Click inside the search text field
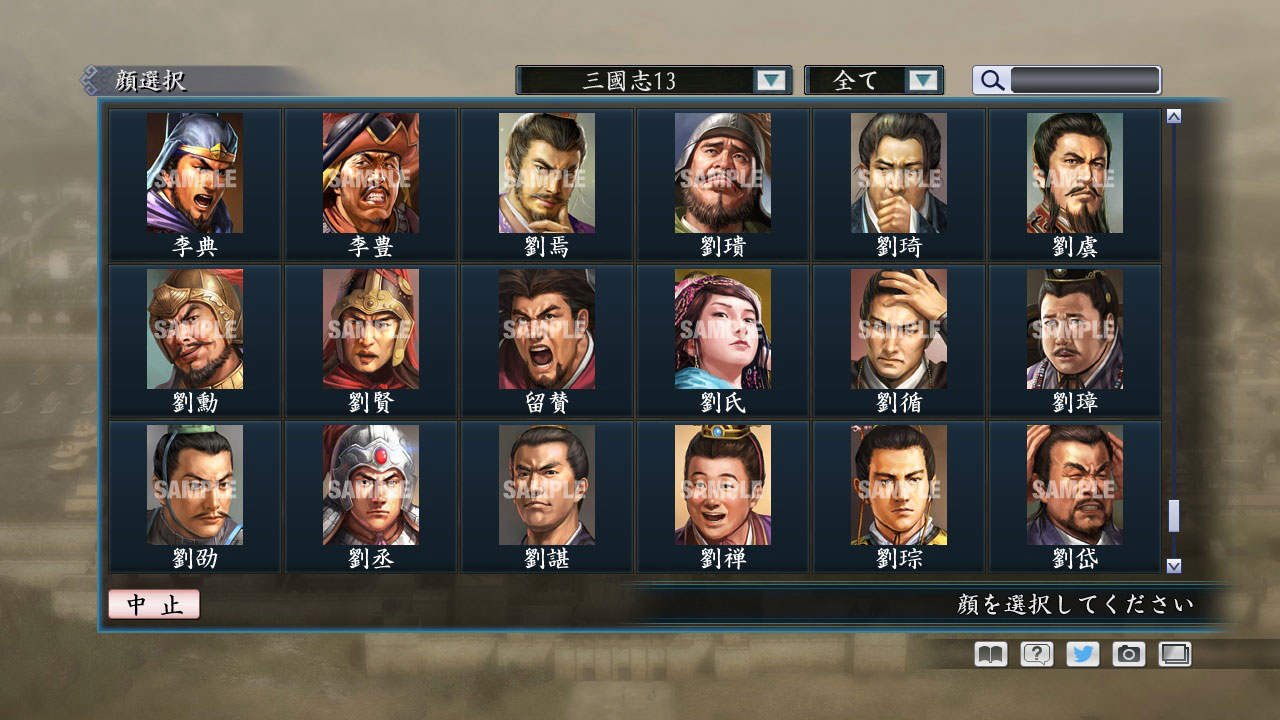 click(x=1085, y=80)
